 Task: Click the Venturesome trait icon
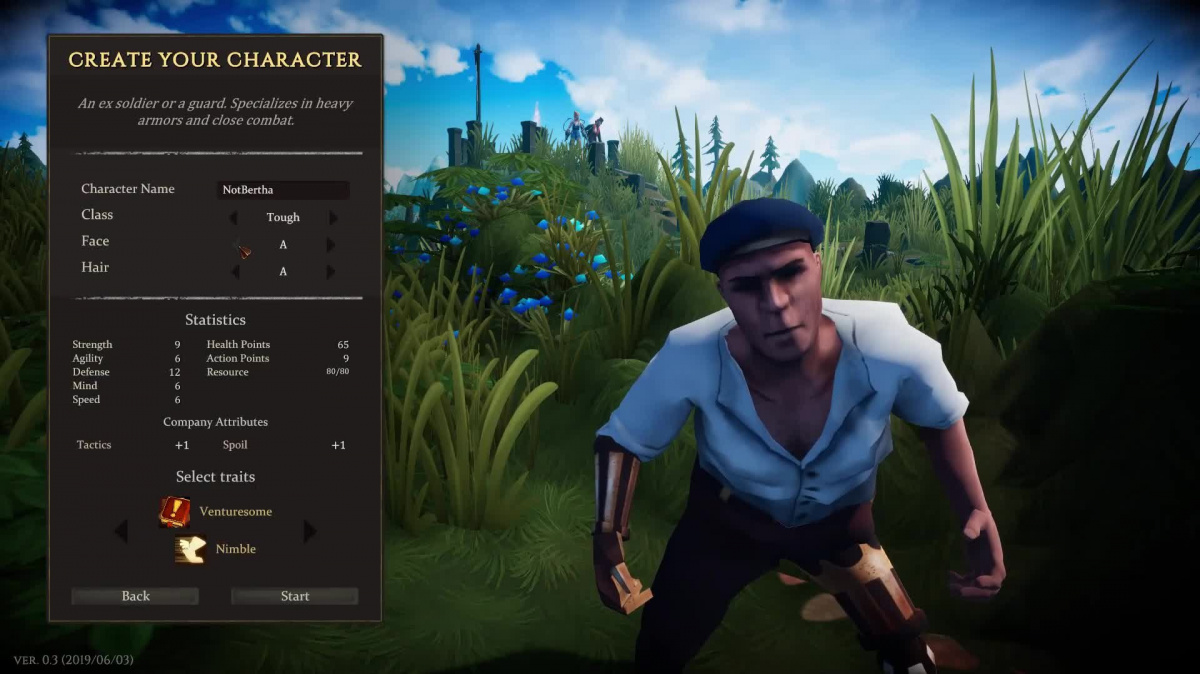175,512
